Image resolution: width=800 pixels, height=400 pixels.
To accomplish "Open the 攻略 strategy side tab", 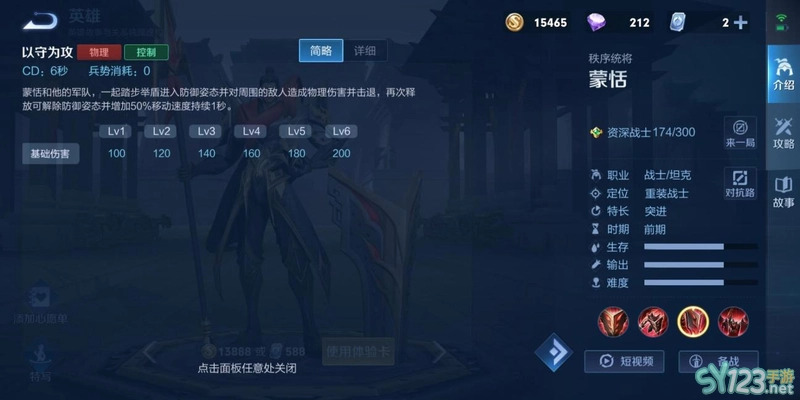I will (x=783, y=133).
